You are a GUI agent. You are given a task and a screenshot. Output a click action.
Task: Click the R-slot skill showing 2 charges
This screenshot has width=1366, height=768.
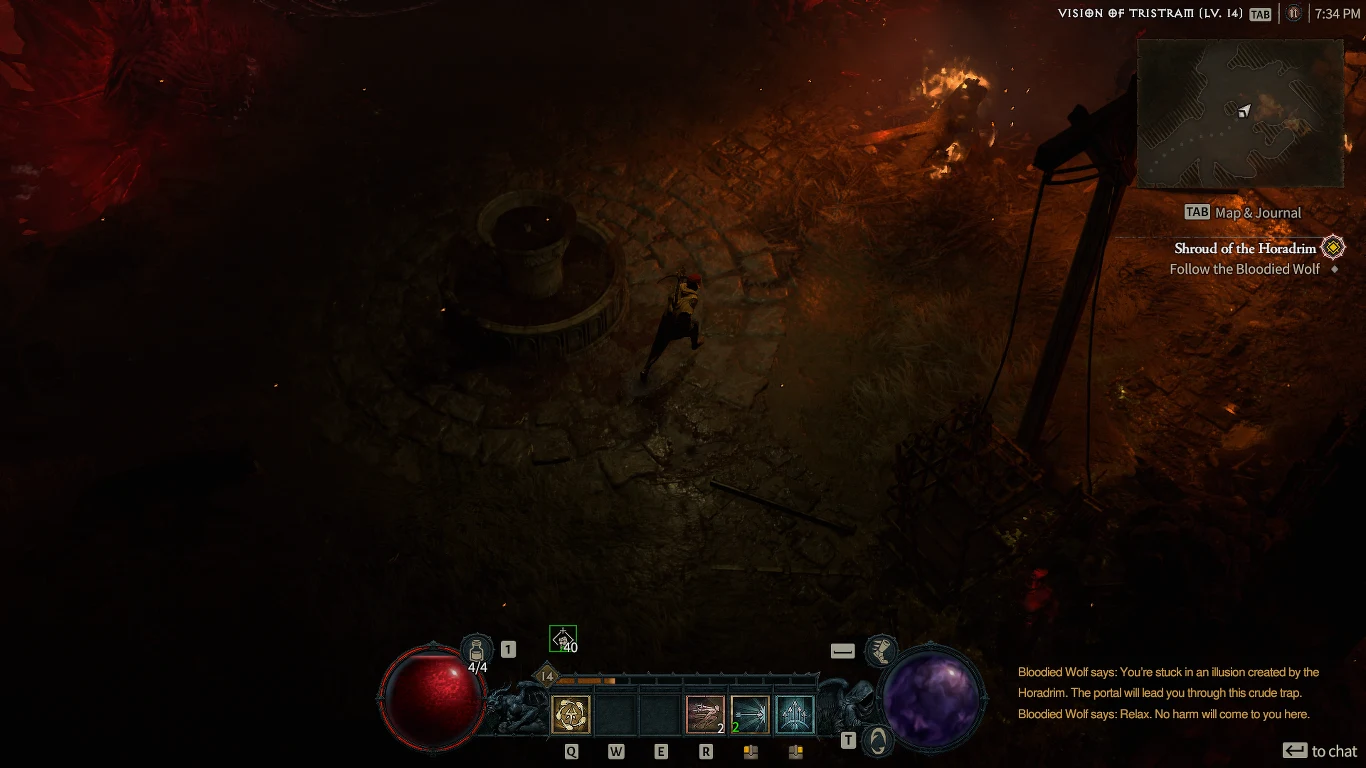705,712
